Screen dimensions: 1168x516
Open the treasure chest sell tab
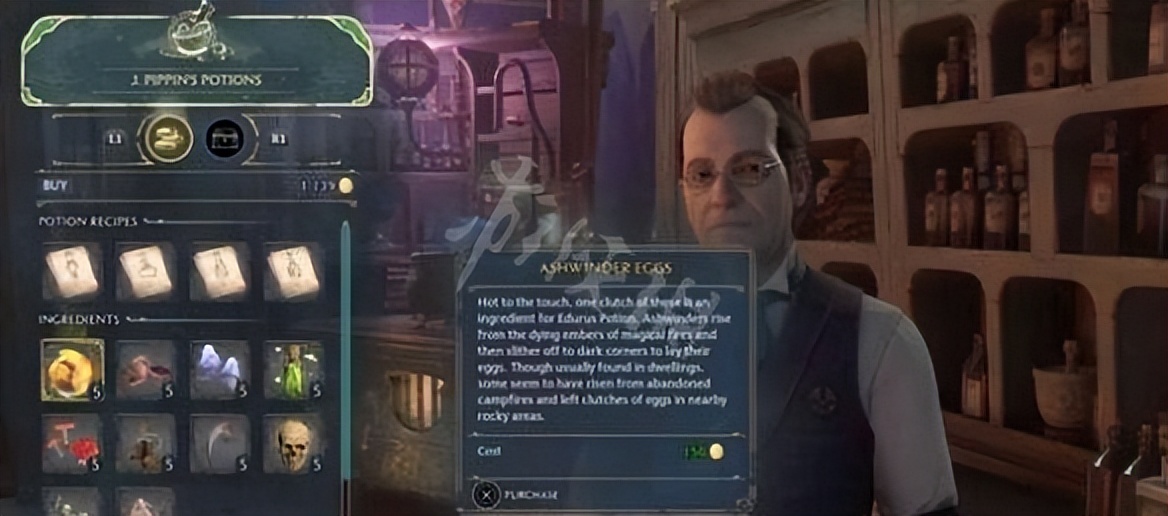(x=225, y=139)
